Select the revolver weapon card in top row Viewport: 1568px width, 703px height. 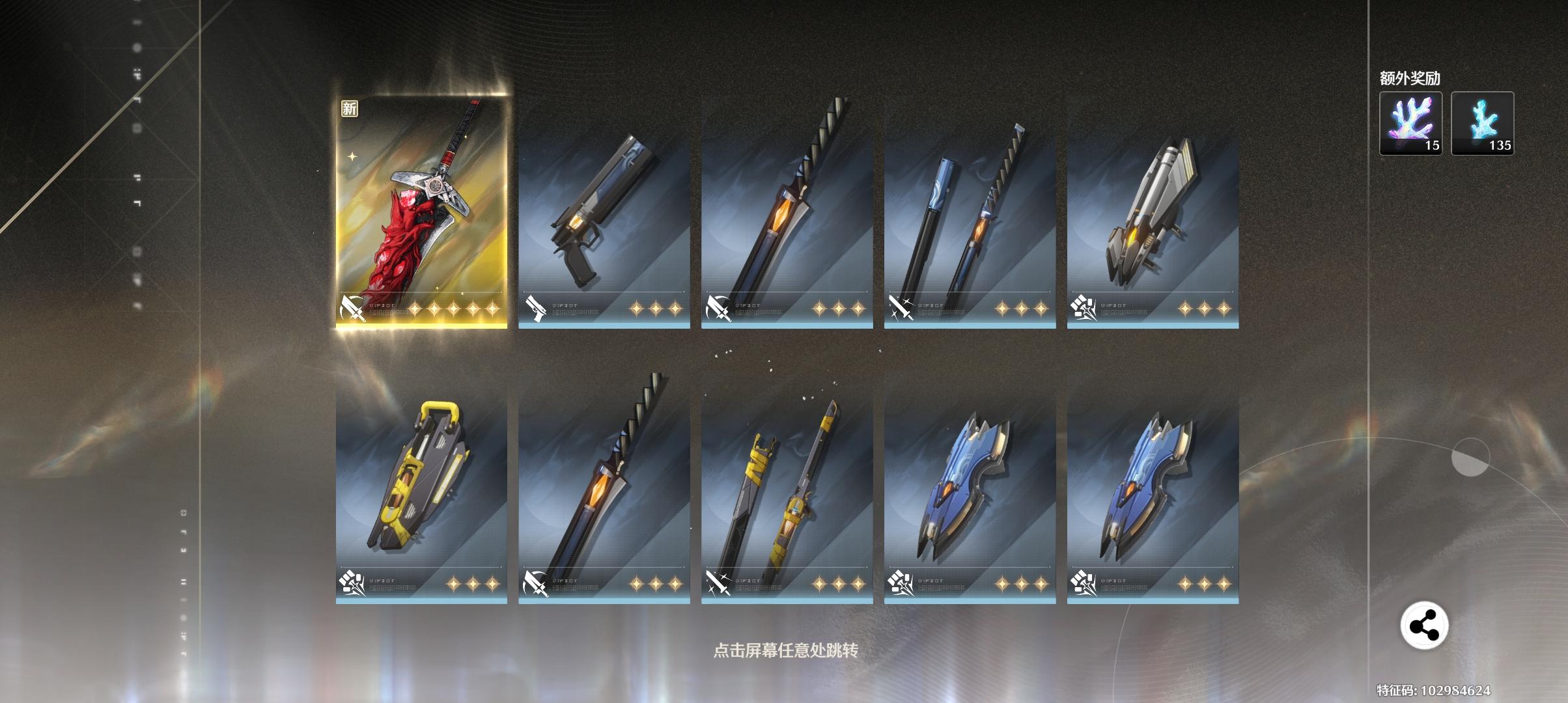pos(602,208)
